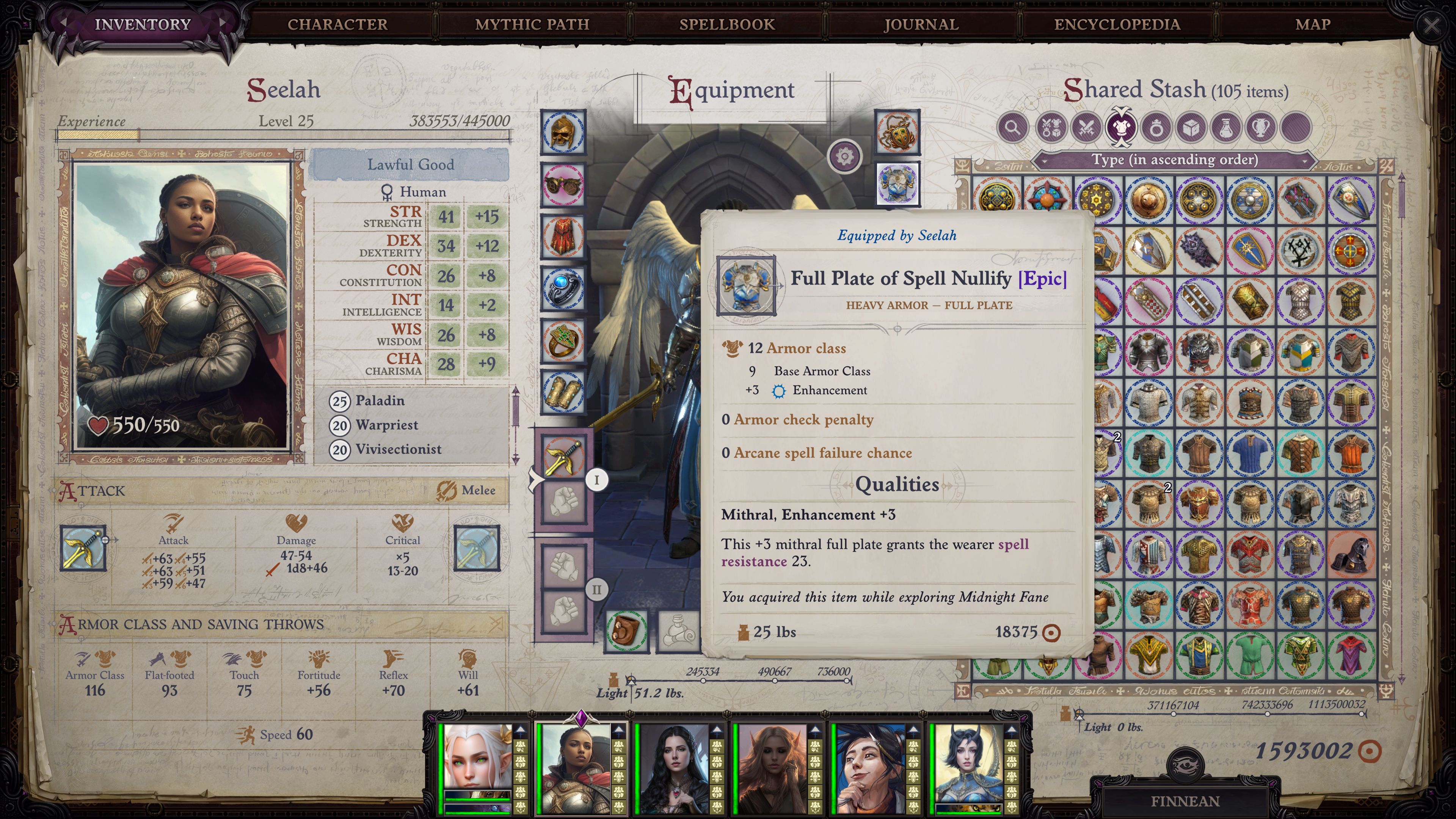Open the Journal tab
The height and width of the screenshot is (819, 1456).
click(x=921, y=24)
